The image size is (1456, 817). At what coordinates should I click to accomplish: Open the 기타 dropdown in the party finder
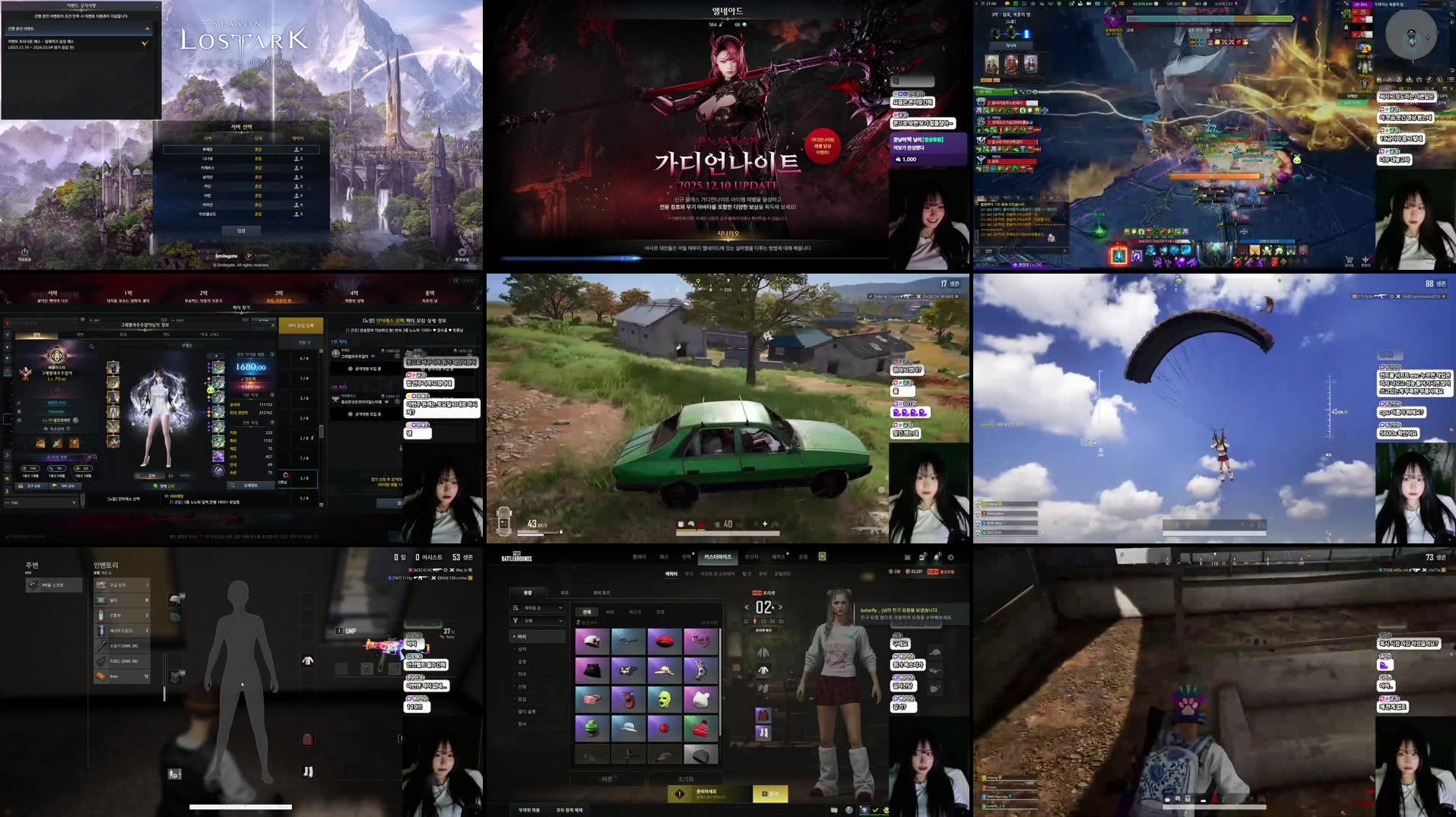[46, 502]
